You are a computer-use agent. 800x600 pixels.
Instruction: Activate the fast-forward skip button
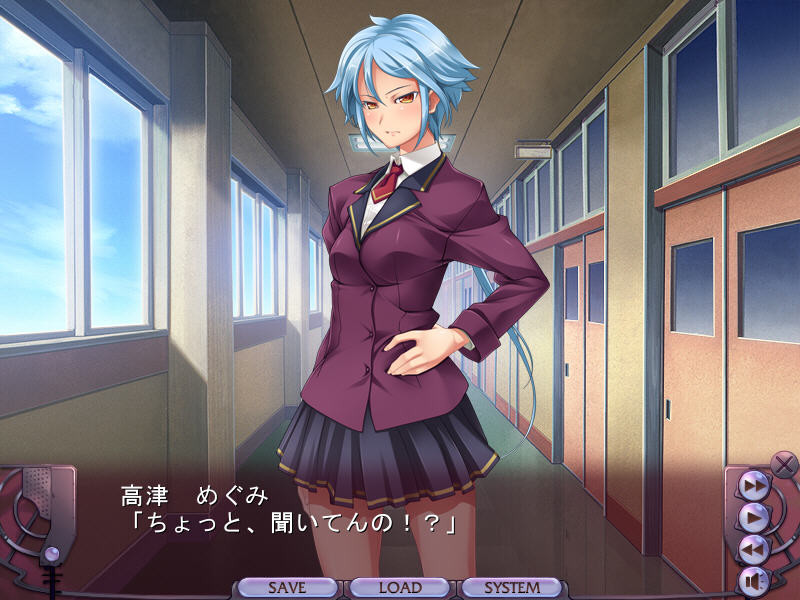point(753,486)
